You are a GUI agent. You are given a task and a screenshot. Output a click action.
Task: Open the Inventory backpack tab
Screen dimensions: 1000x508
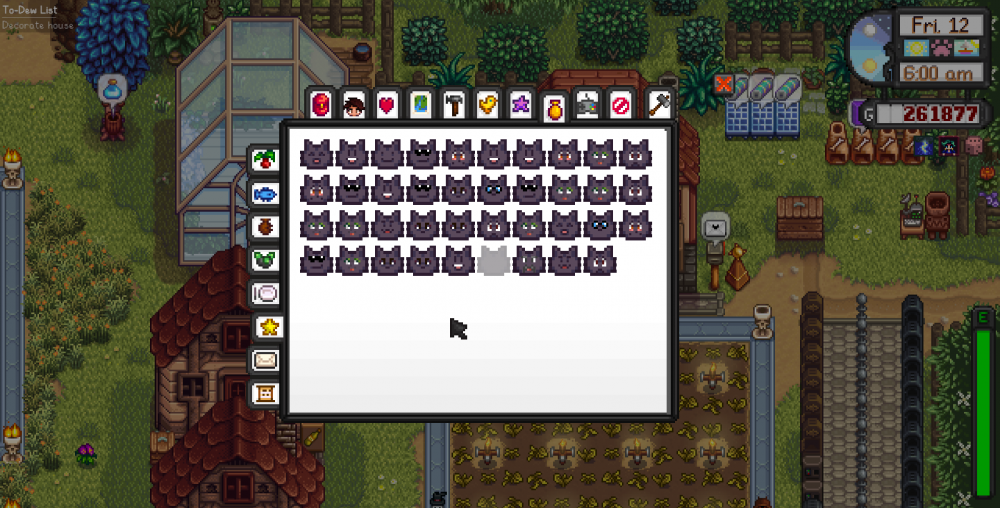(x=321, y=104)
